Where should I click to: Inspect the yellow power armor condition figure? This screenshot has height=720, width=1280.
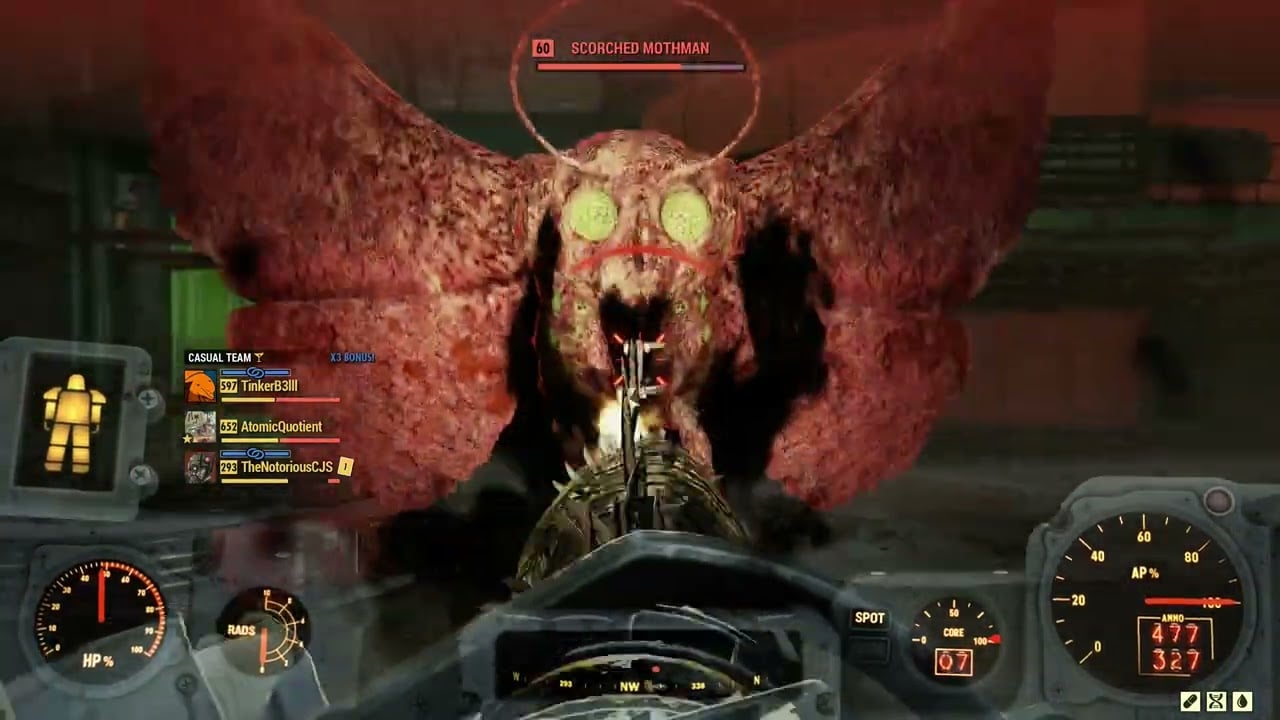(x=74, y=423)
